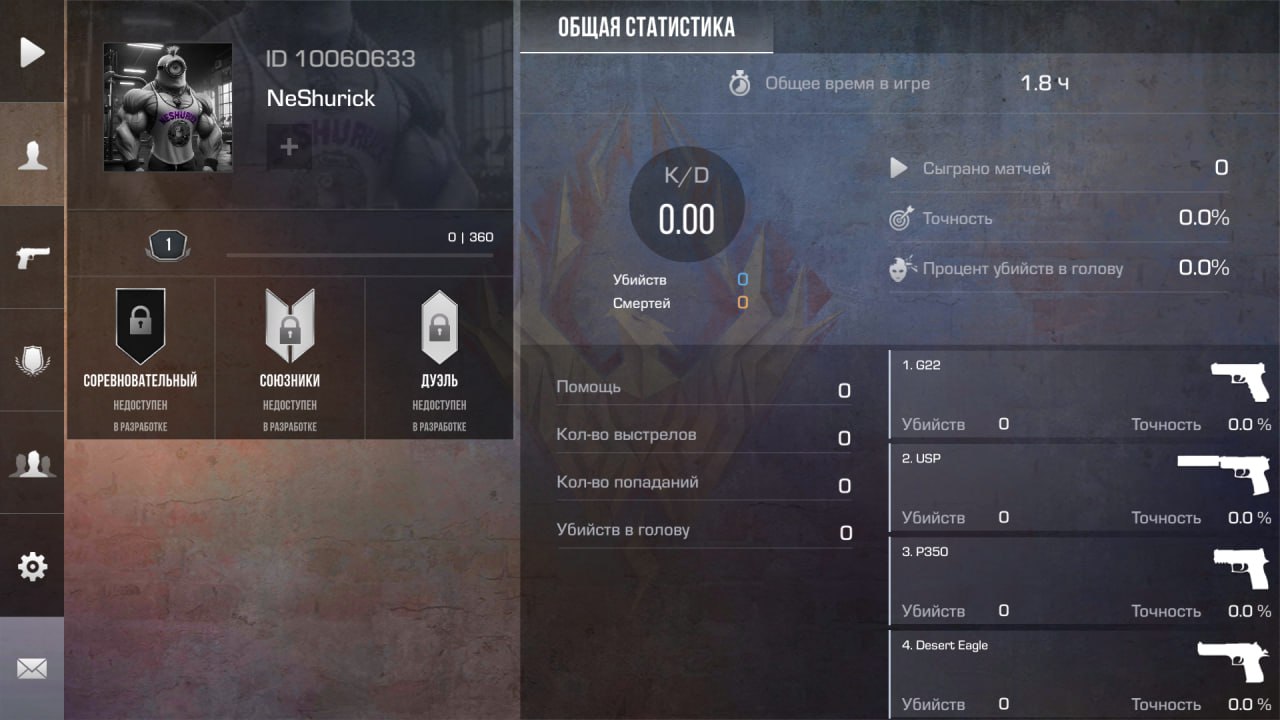Click the friends group icon in the sidebar
This screenshot has width=1280, height=720.
32,462
